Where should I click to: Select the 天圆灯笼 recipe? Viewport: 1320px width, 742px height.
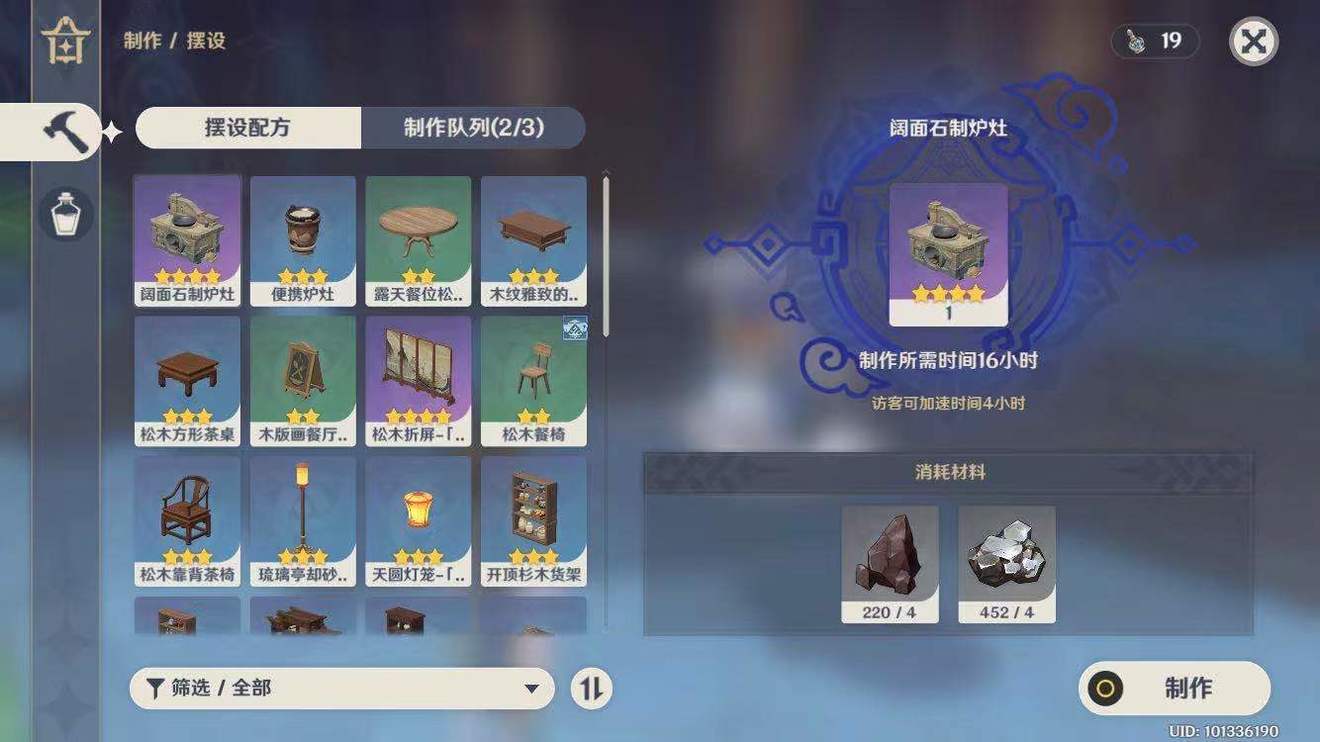418,520
